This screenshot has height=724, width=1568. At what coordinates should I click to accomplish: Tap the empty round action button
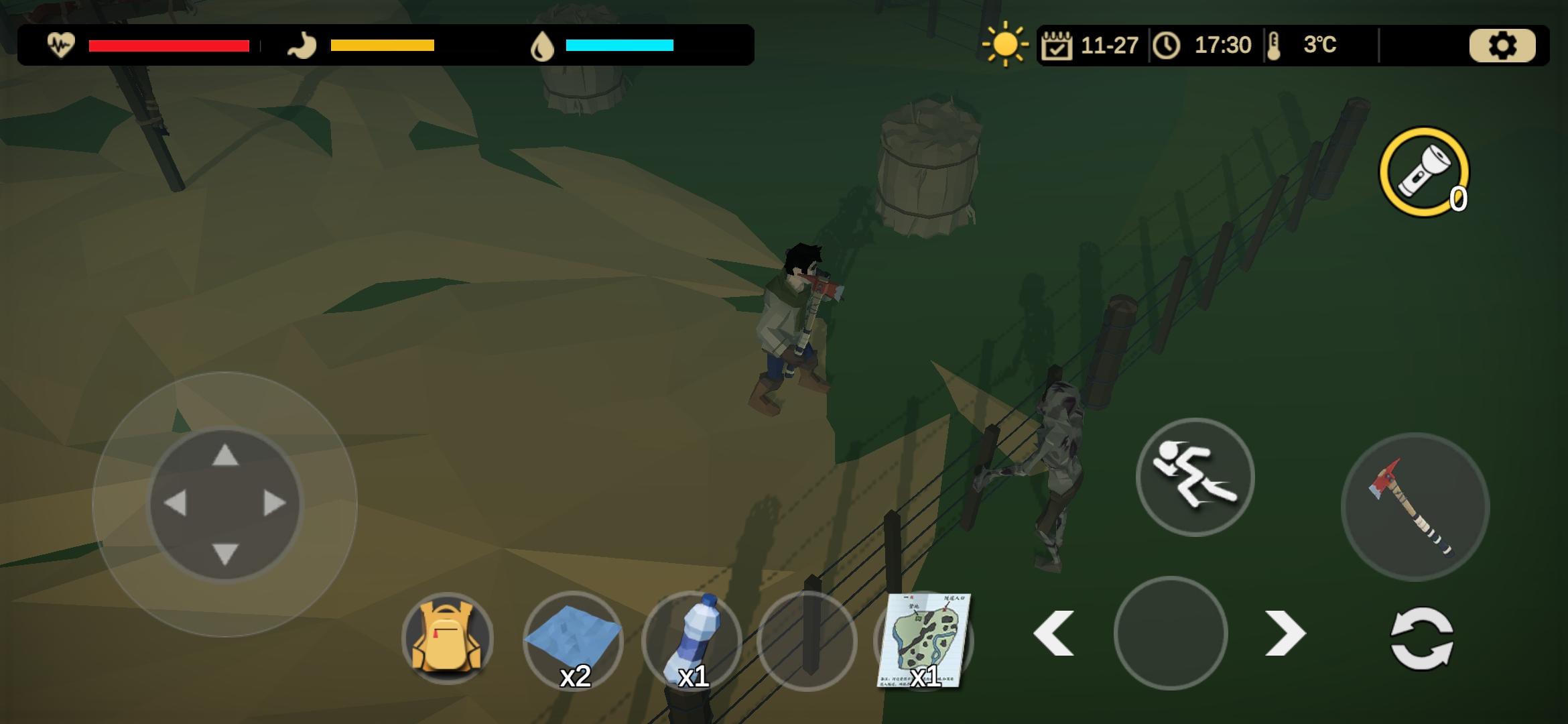[1170, 633]
